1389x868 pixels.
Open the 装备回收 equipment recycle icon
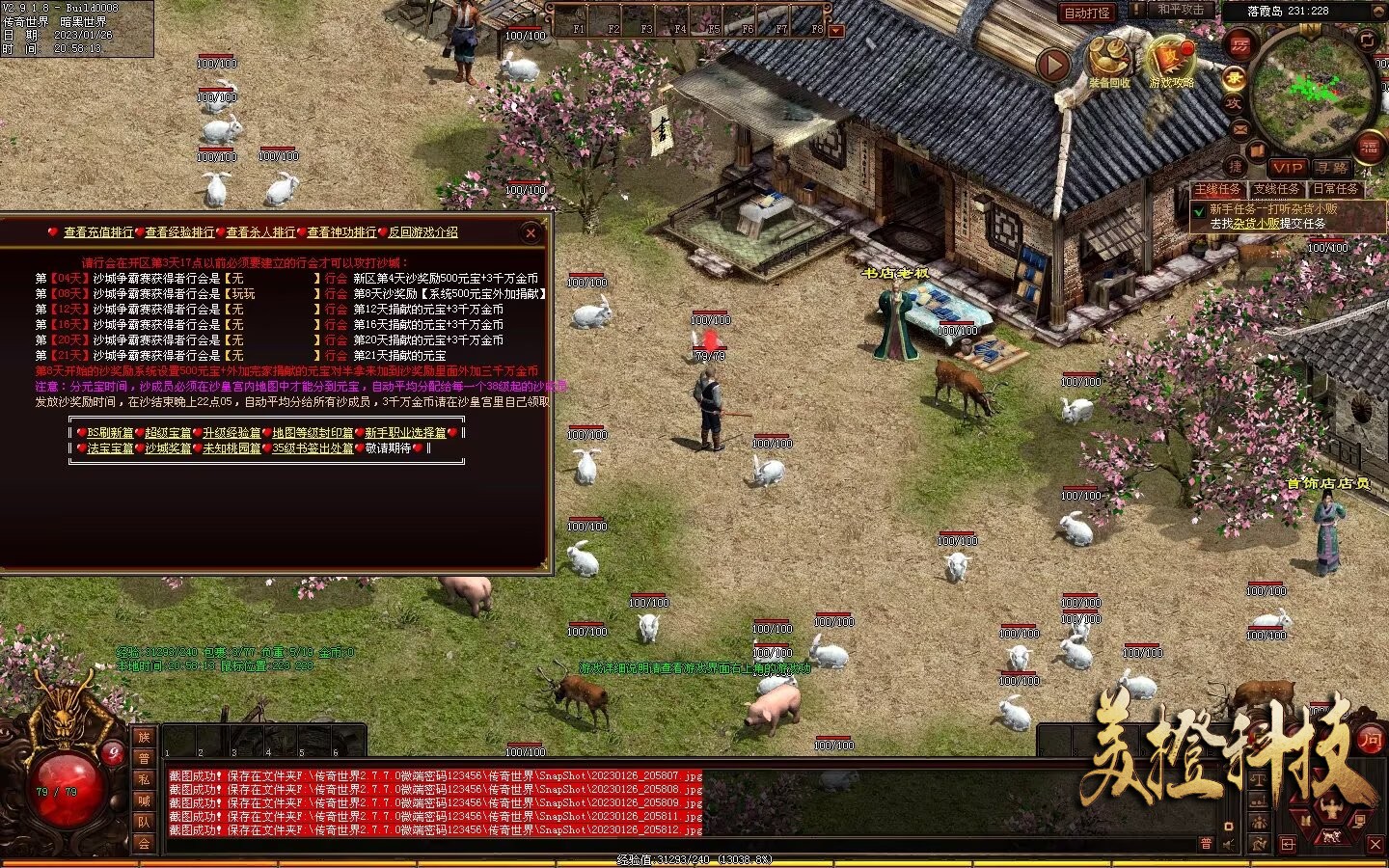coord(1109,61)
